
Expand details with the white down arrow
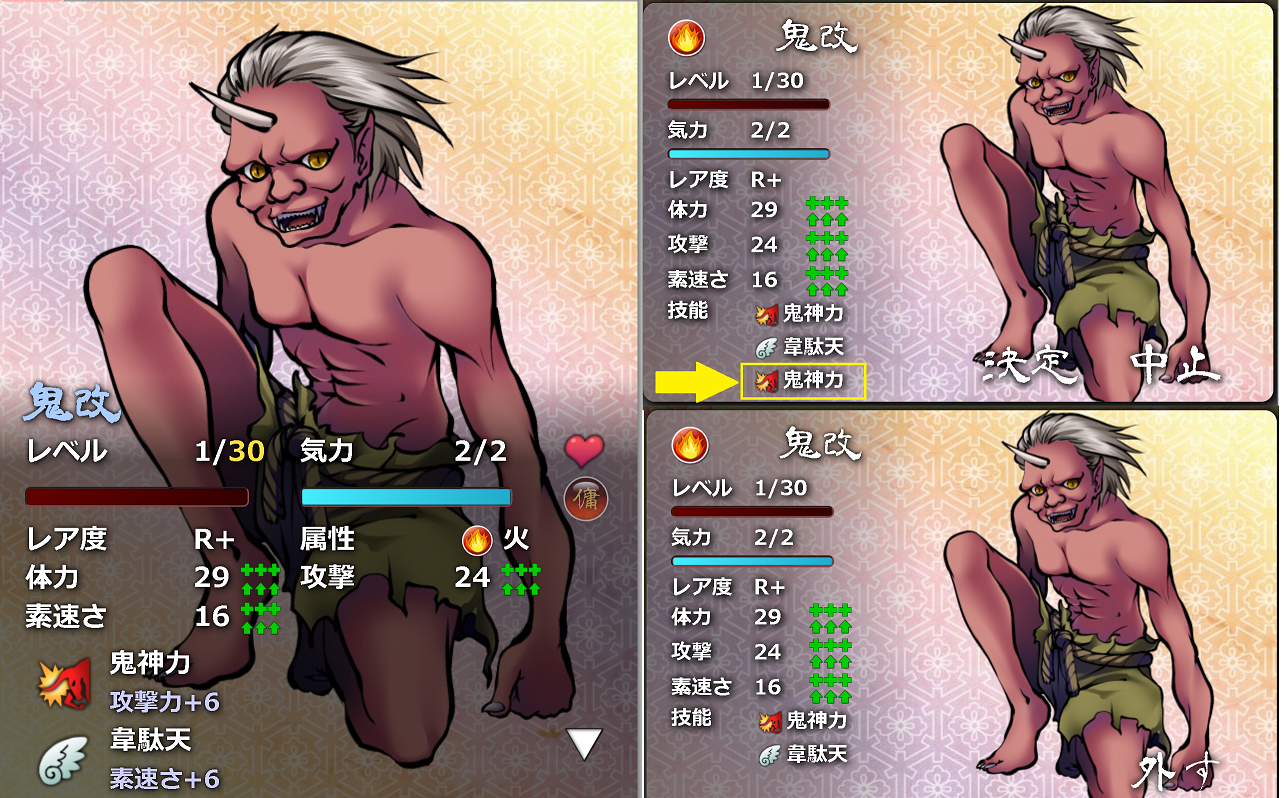585,743
